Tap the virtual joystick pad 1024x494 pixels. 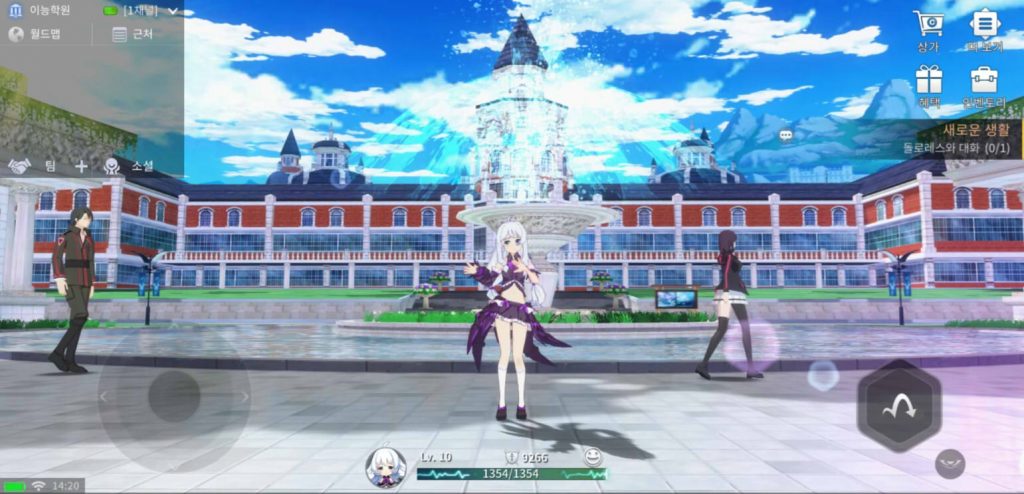coord(174,396)
